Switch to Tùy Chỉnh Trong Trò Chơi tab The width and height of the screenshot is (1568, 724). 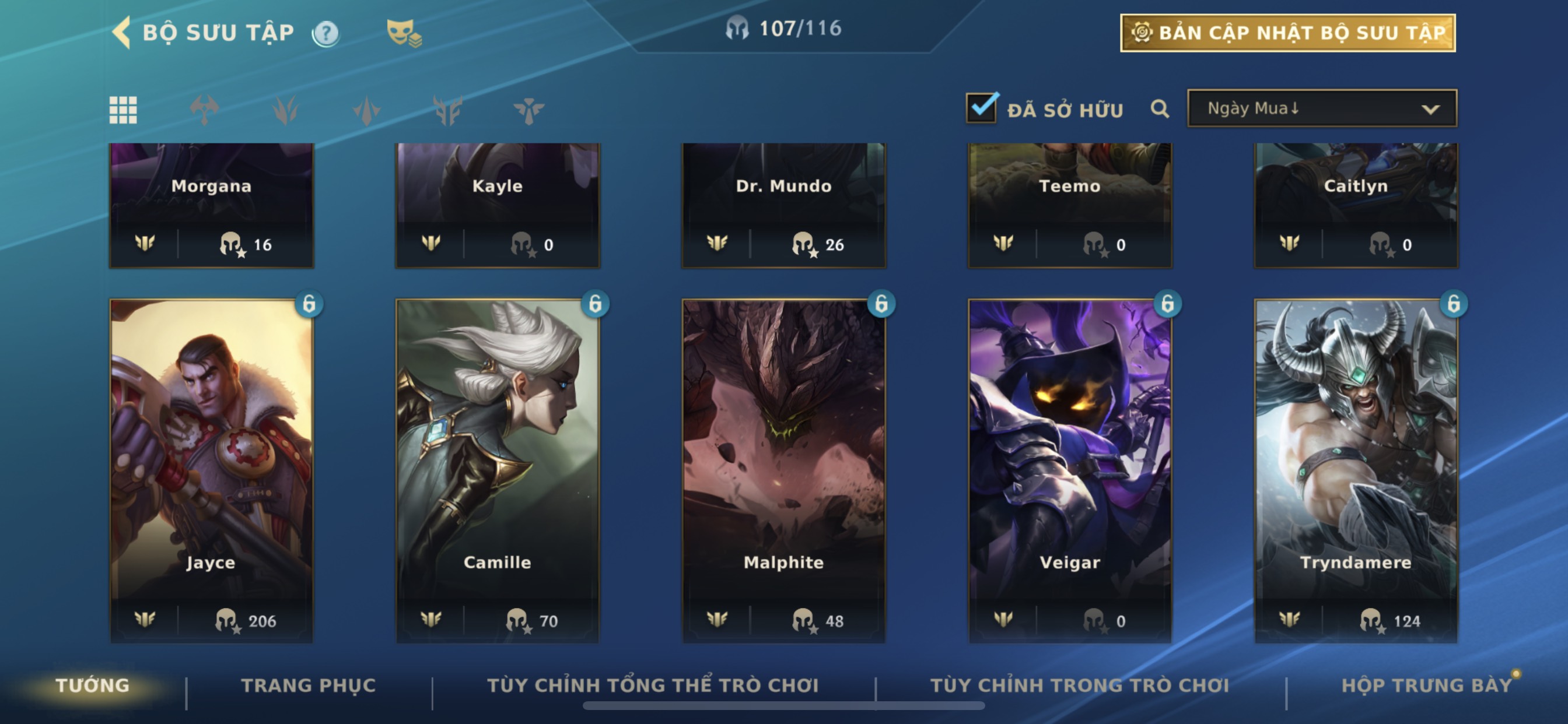pyautogui.click(x=1079, y=686)
